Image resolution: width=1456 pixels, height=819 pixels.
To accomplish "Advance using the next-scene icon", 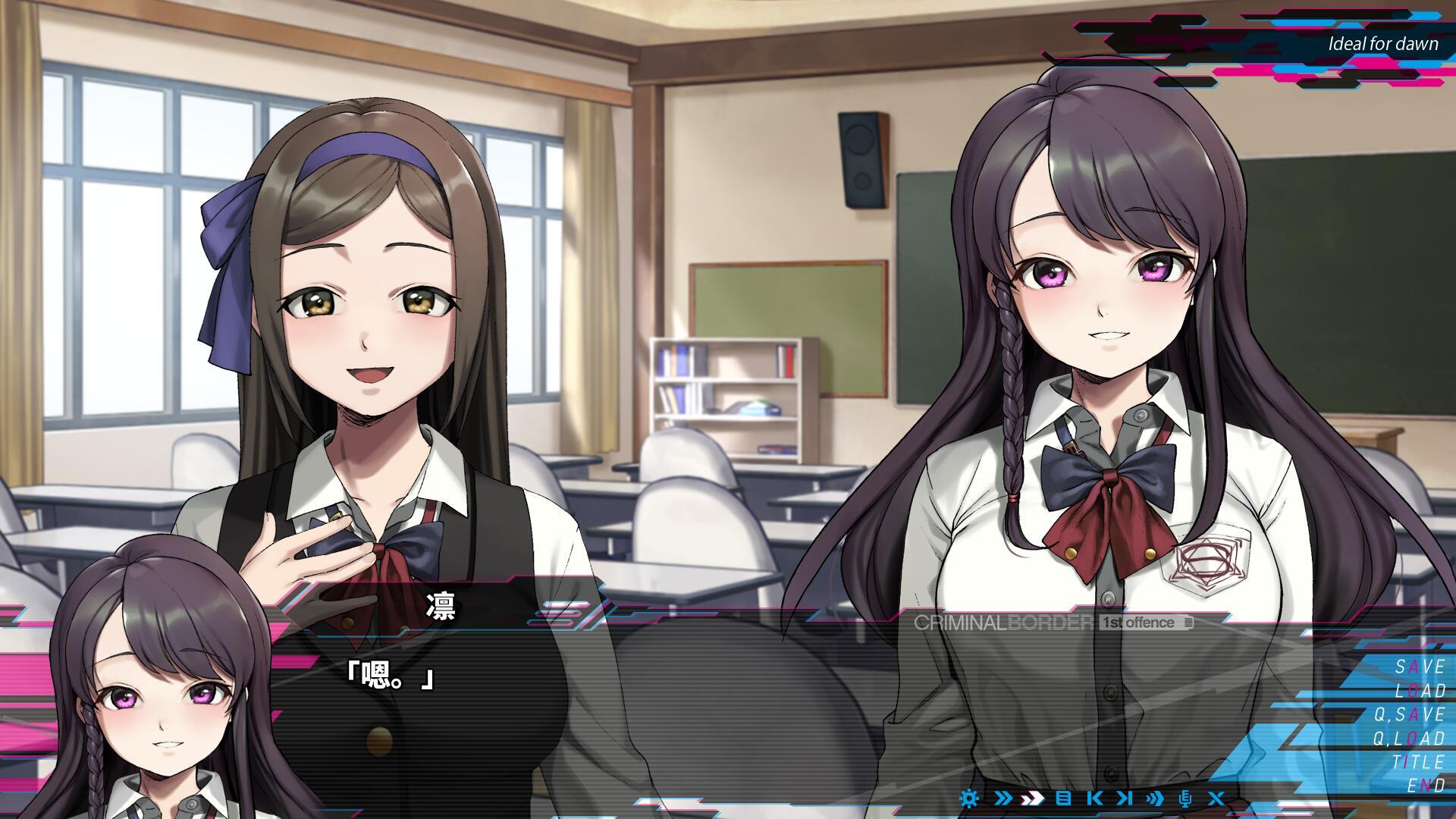I will 1124,799.
